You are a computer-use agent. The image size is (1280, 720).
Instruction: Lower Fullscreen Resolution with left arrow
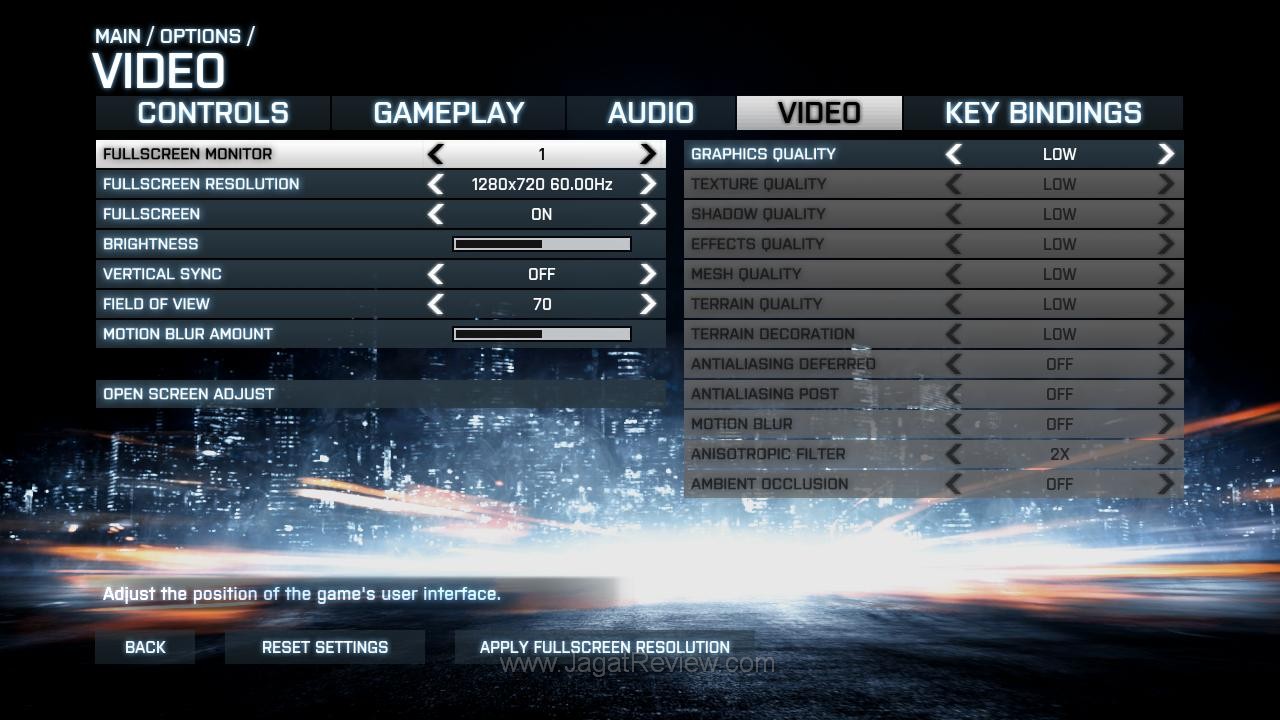click(x=436, y=184)
